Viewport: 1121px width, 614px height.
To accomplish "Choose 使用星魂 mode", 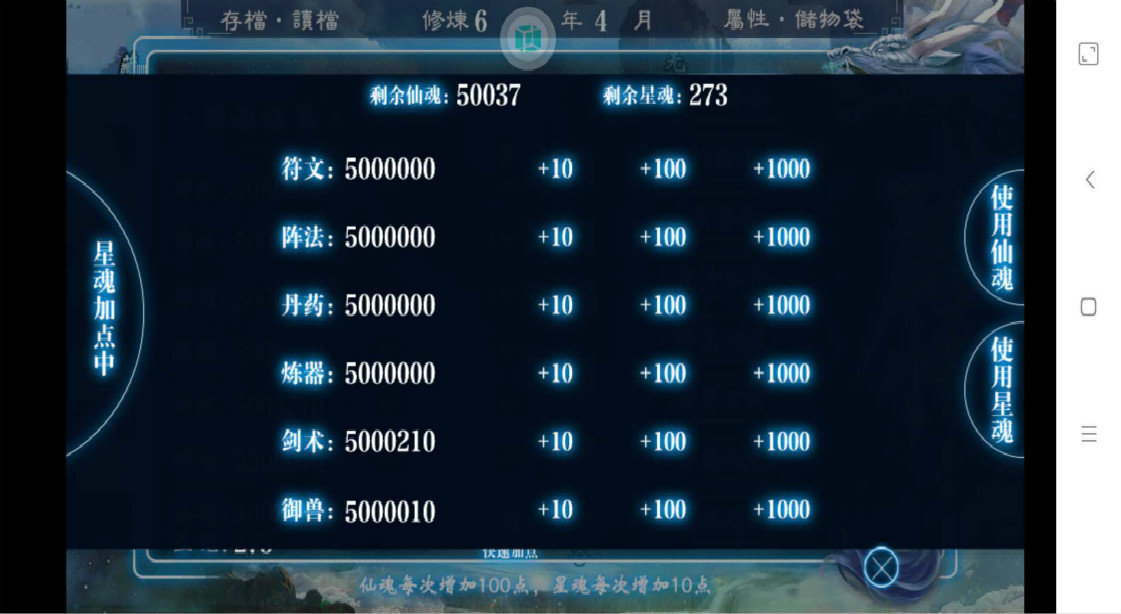I will 1001,390.
